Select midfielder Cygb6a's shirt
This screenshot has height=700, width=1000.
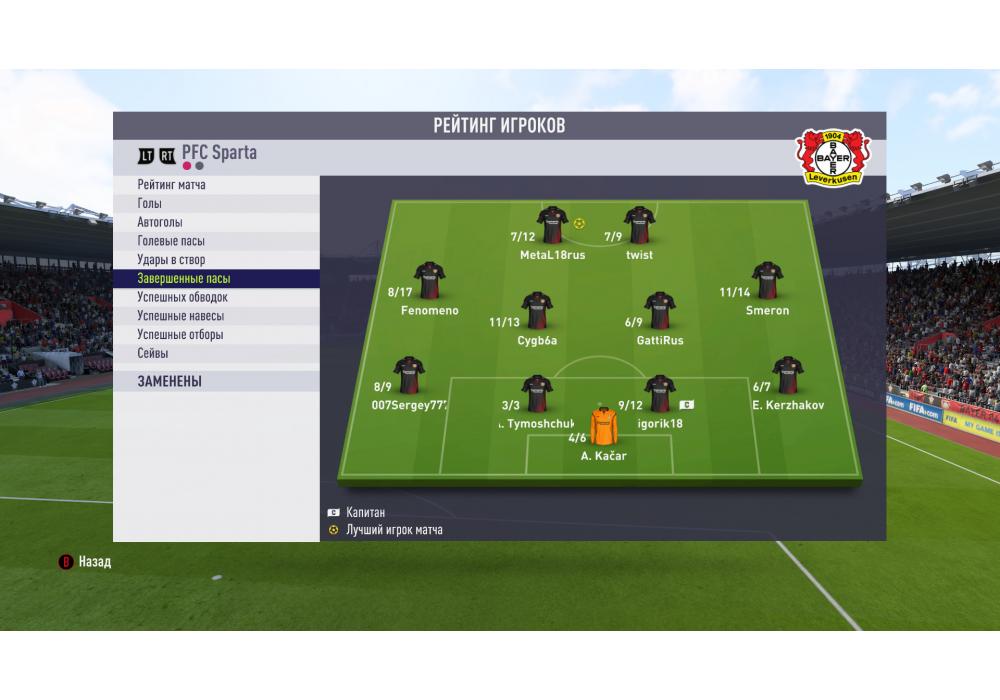click(537, 312)
